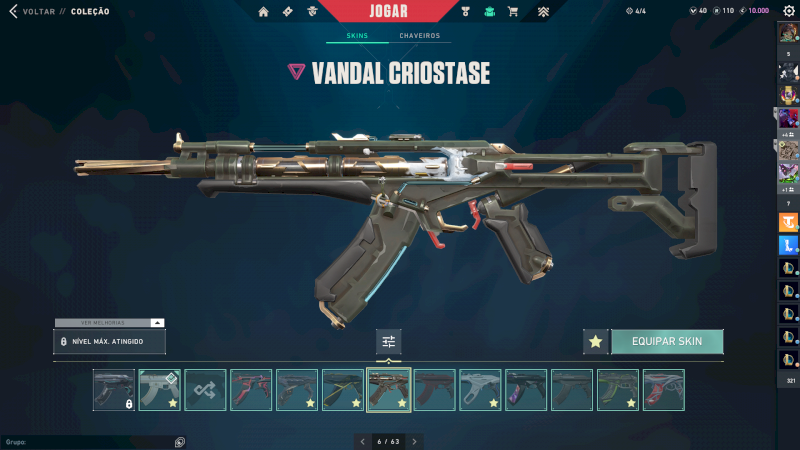Image resolution: width=800 pixels, height=450 pixels.
Task: Go to next skin page arrow
Action: point(414,441)
